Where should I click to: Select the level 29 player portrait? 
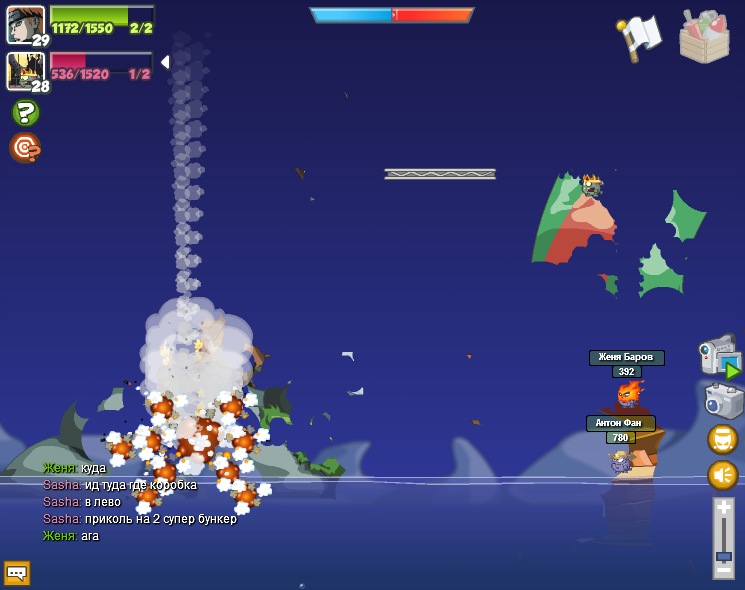25,24
